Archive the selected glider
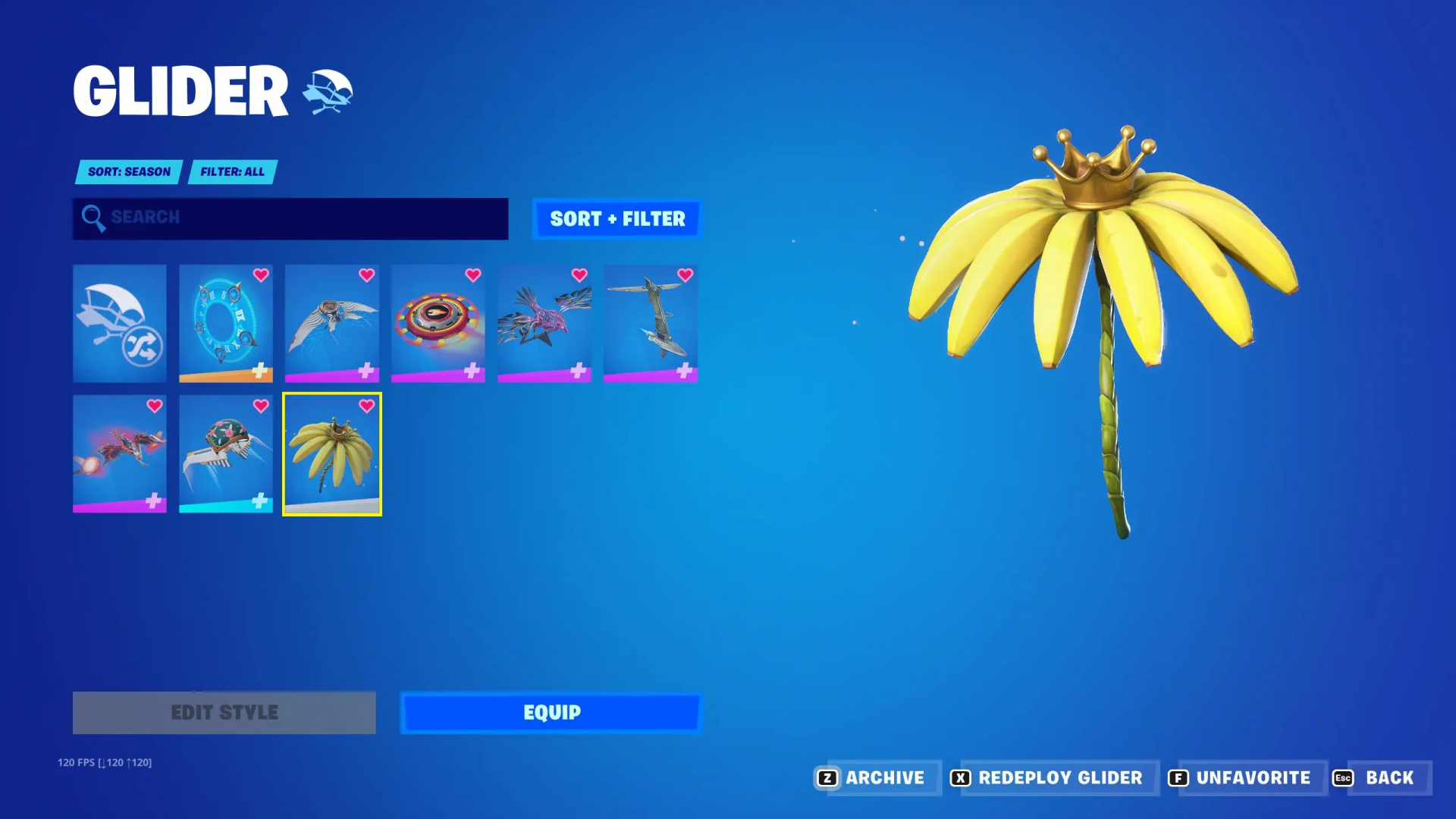Screen dimensions: 1456x819 point(871,778)
